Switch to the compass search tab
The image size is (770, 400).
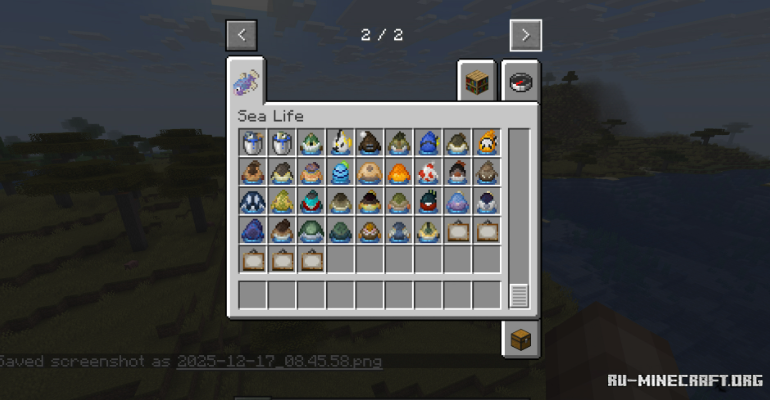(x=520, y=82)
